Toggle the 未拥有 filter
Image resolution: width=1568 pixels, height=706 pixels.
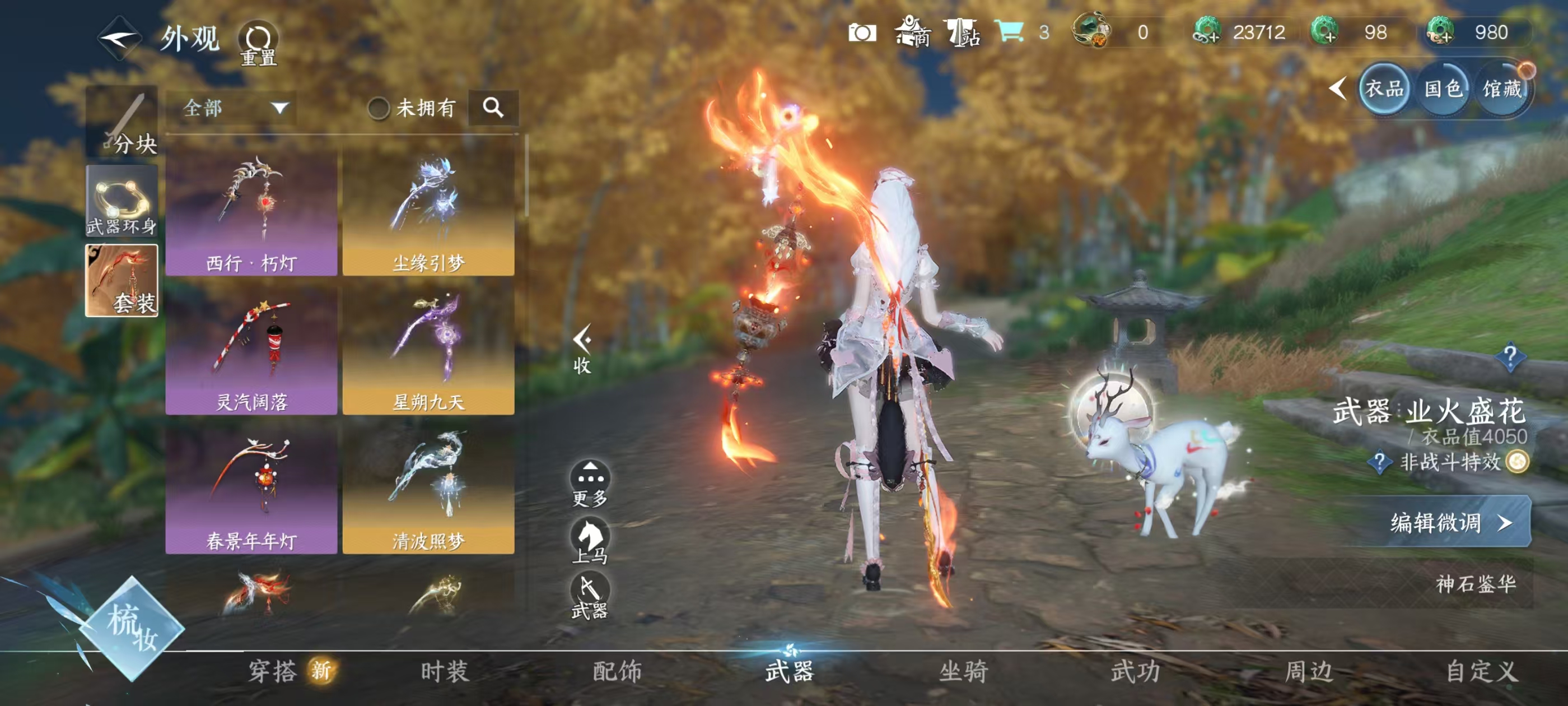click(379, 109)
